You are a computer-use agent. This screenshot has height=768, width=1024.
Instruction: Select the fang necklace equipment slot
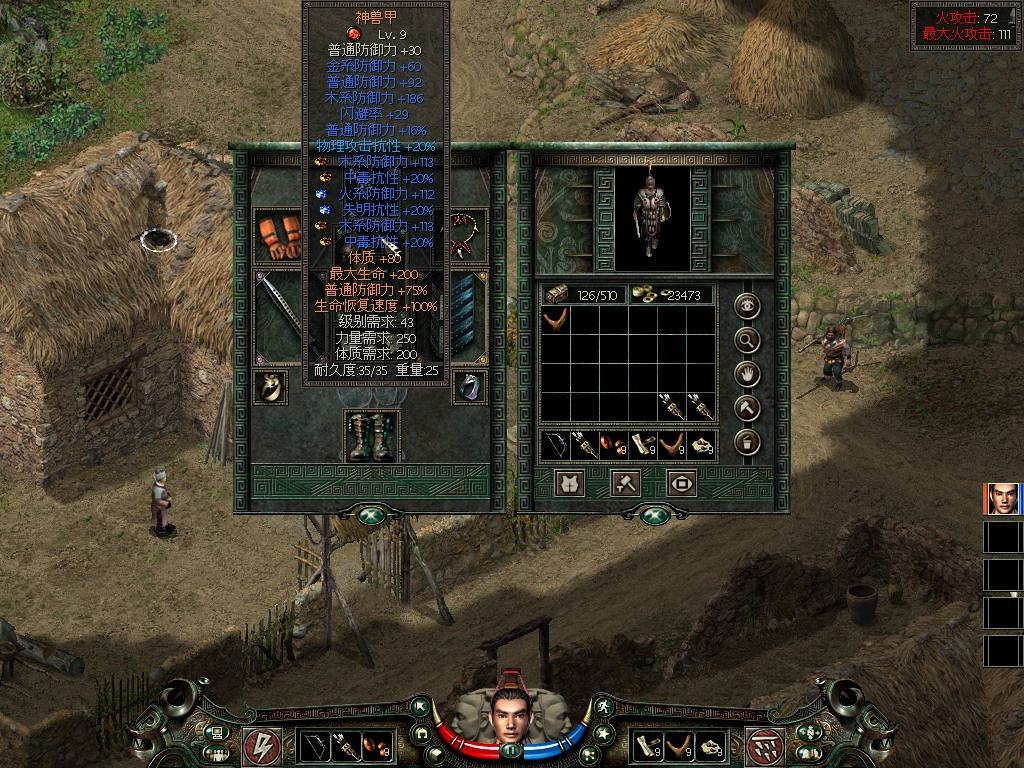467,234
